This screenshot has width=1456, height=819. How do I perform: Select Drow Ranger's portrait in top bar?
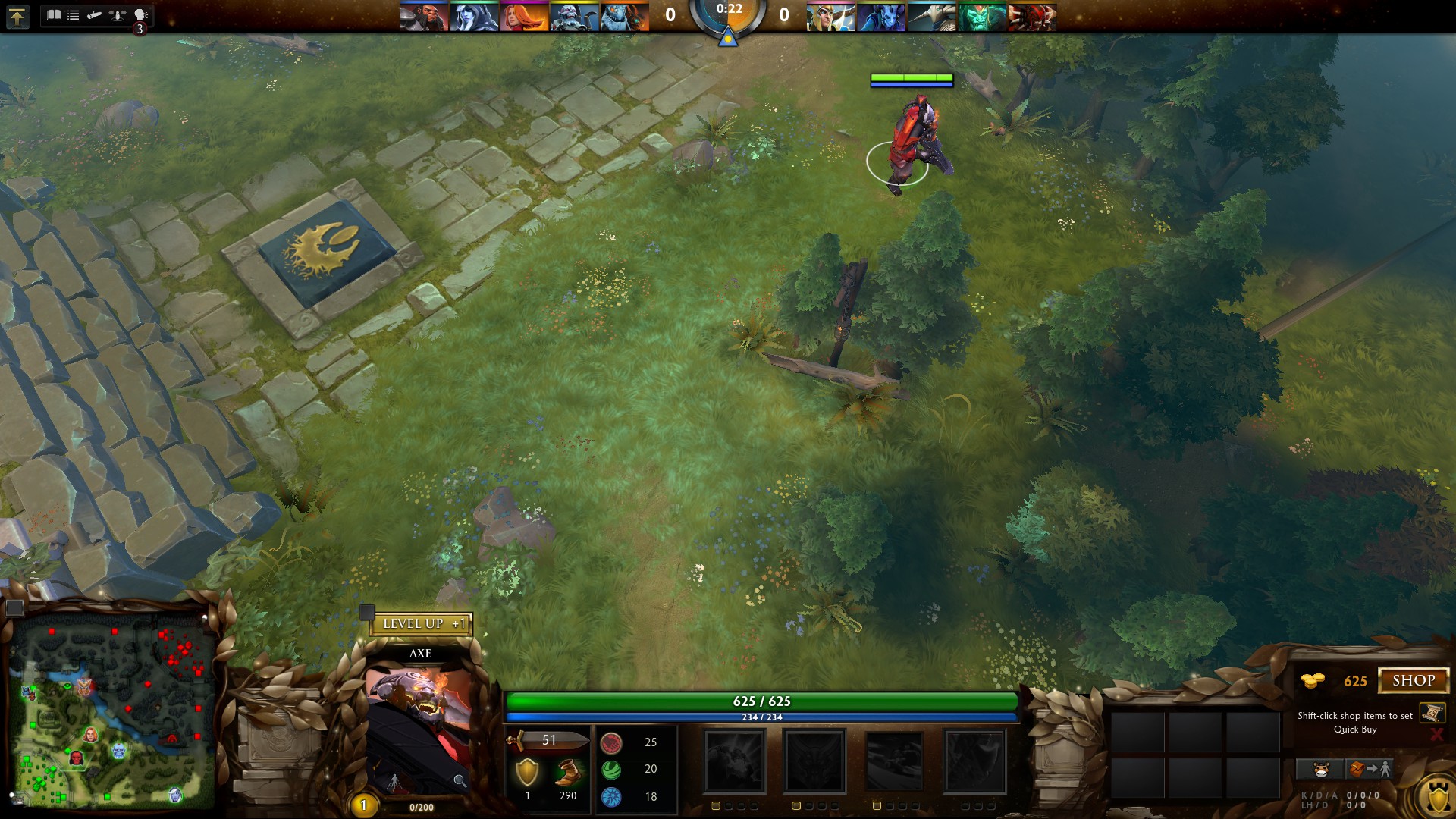point(473,17)
